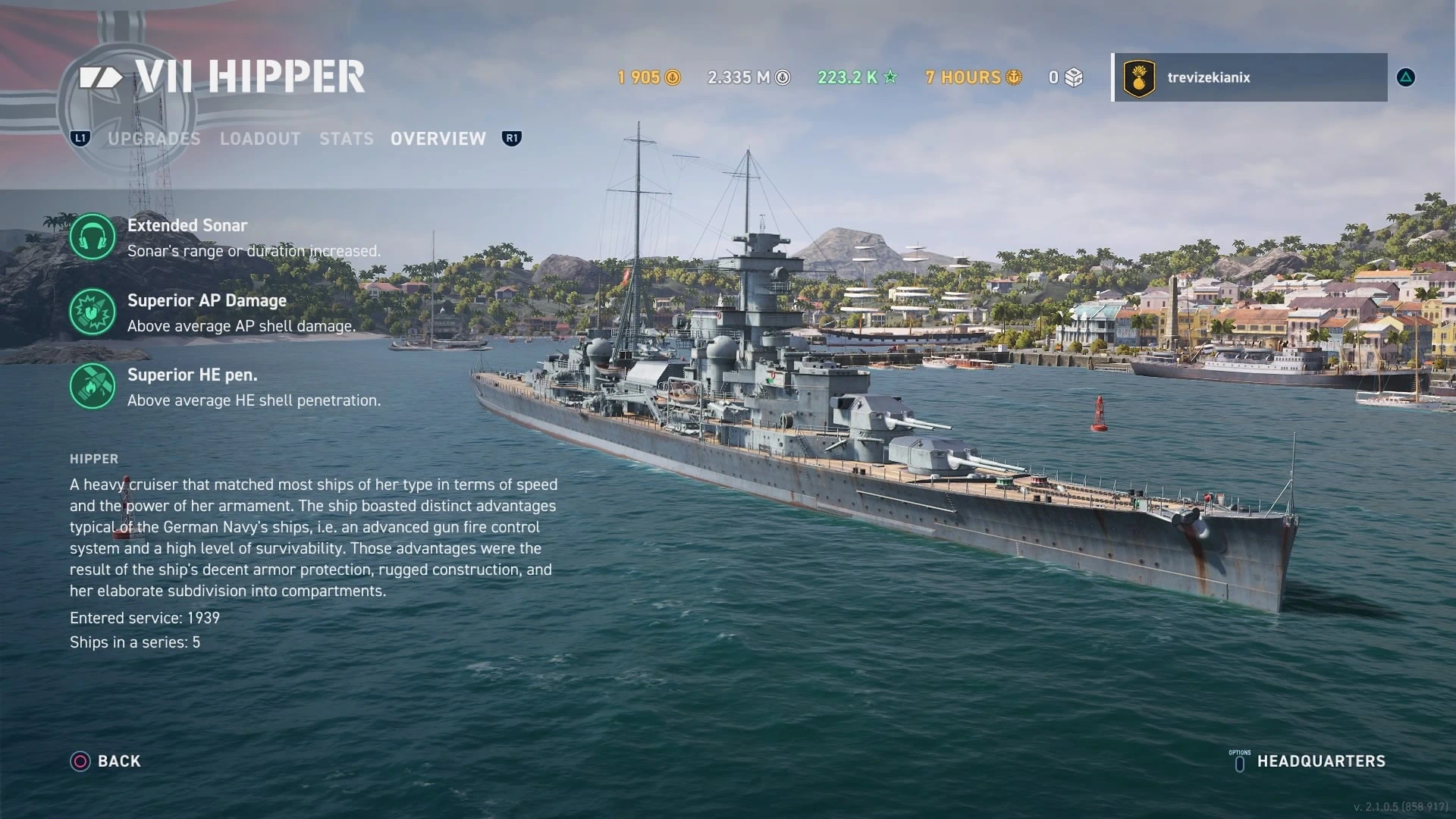Go back with the Back button
Image resolution: width=1456 pixels, height=819 pixels.
point(106,761)
